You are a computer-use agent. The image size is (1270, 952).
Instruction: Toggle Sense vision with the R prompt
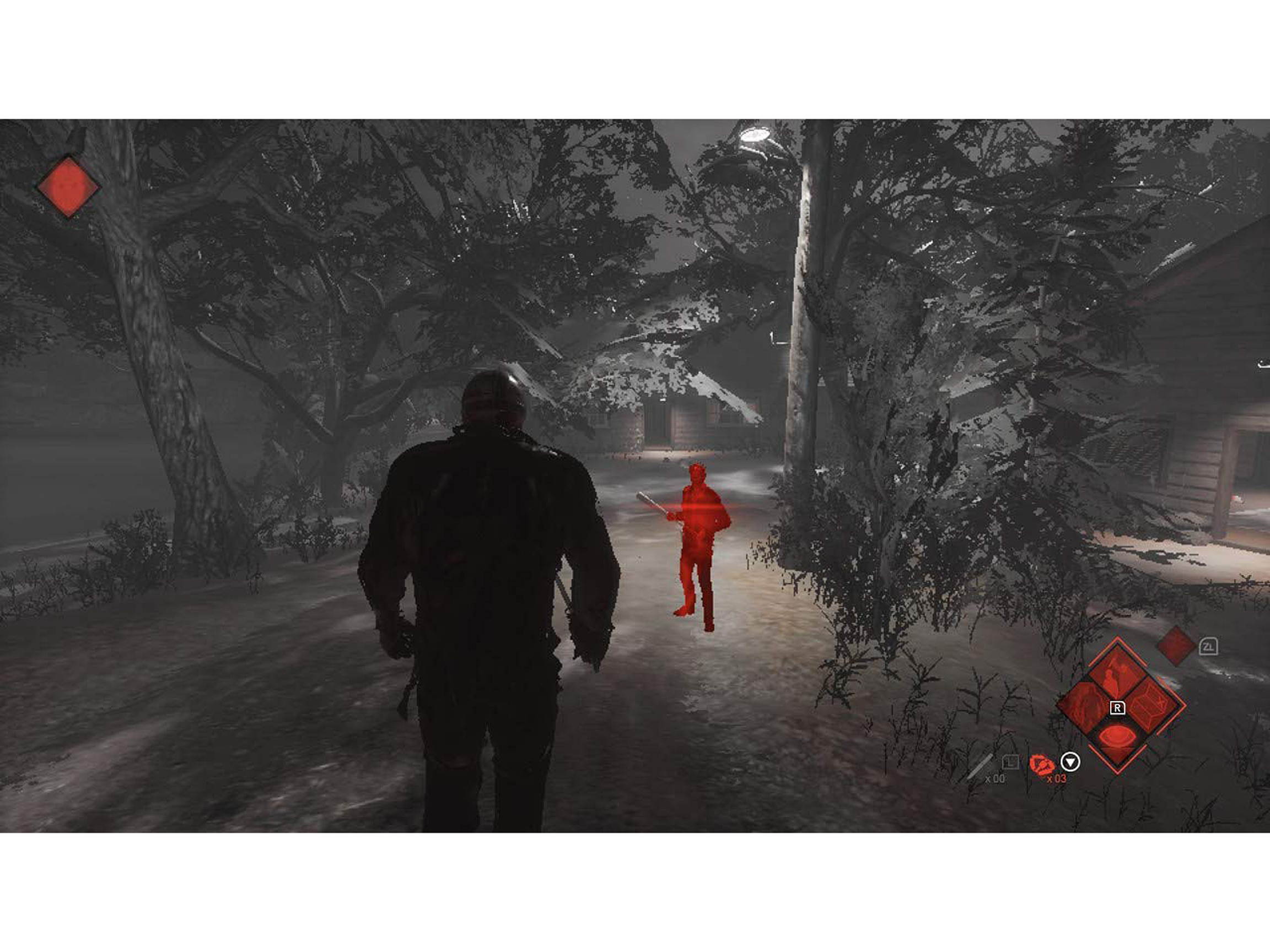point(1118,708)
